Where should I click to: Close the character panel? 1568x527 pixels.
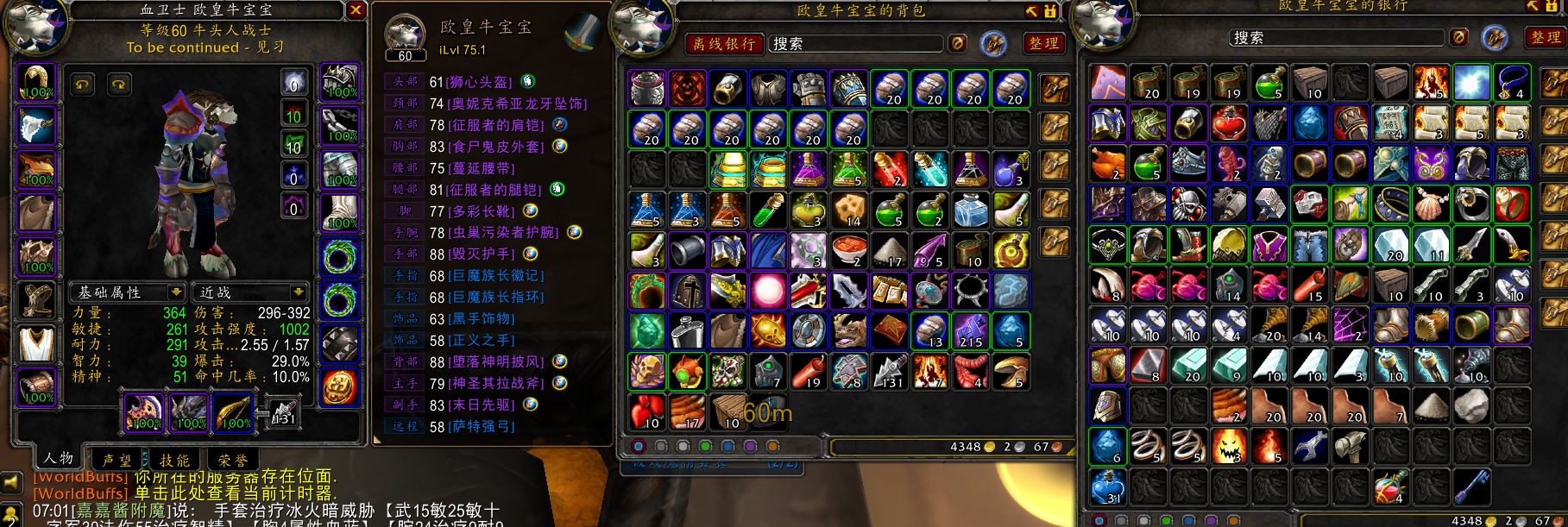tap(356, 10)
